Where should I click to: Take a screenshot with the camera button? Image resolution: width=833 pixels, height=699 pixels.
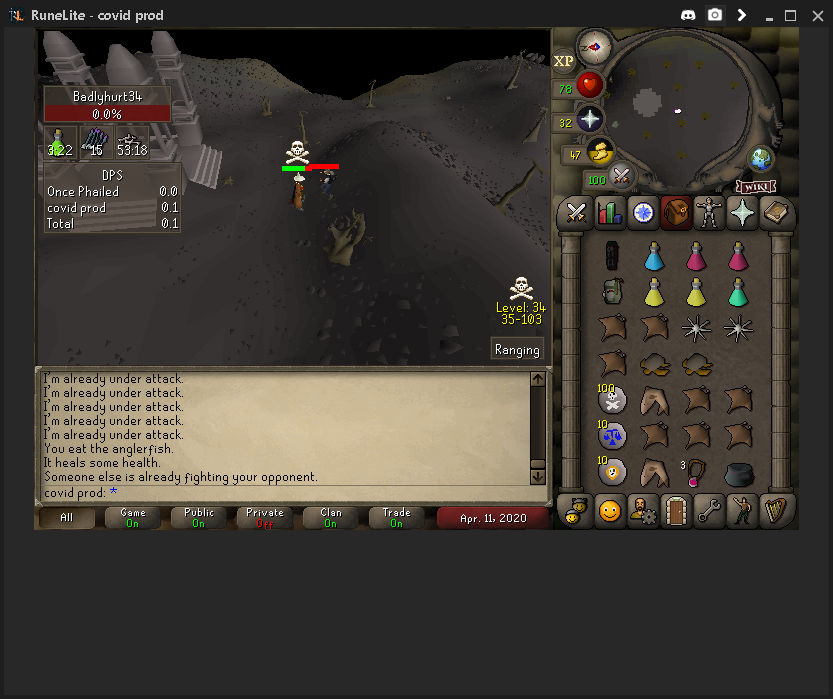coord(715,15)
